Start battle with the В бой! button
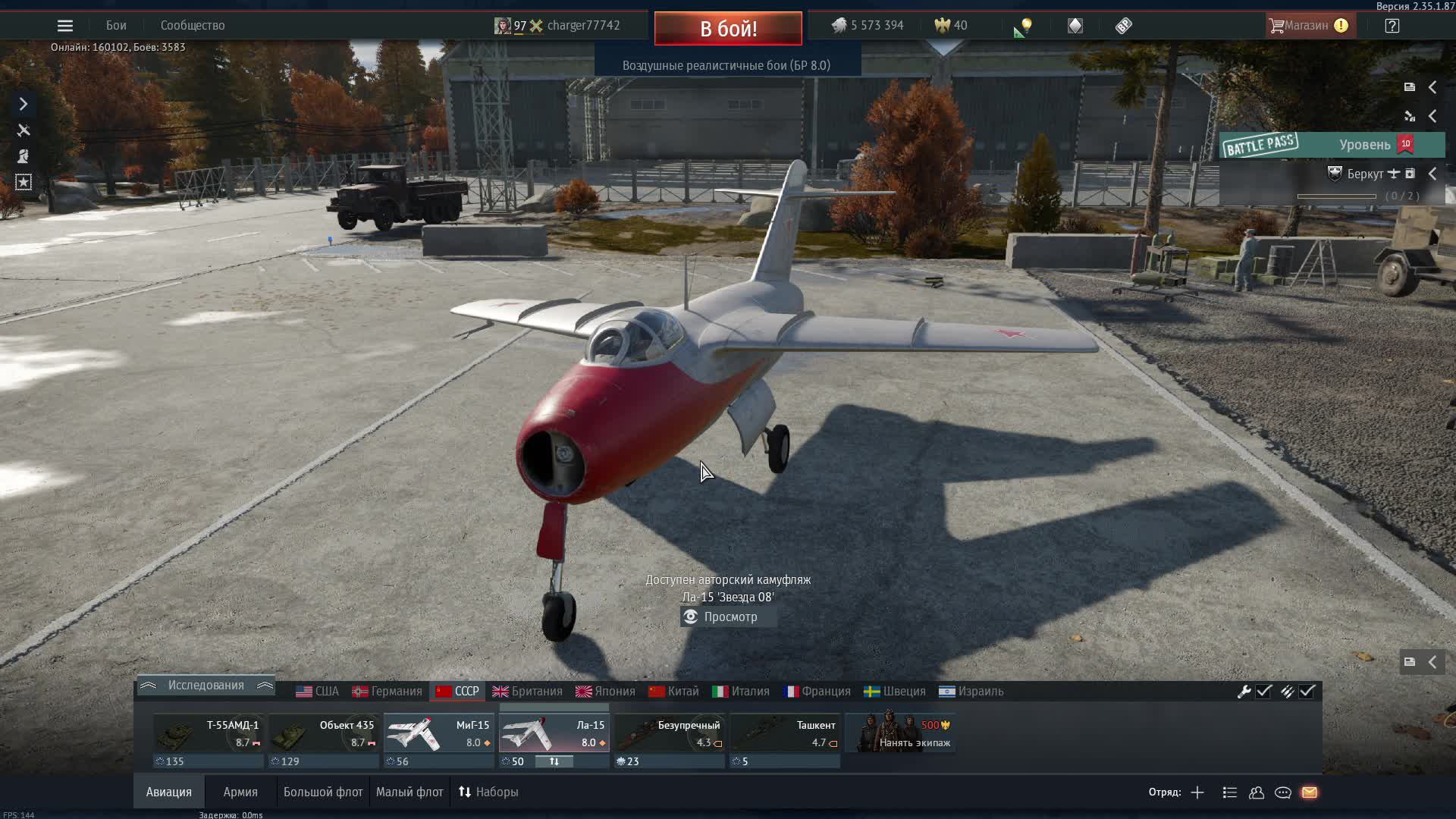 728,29
